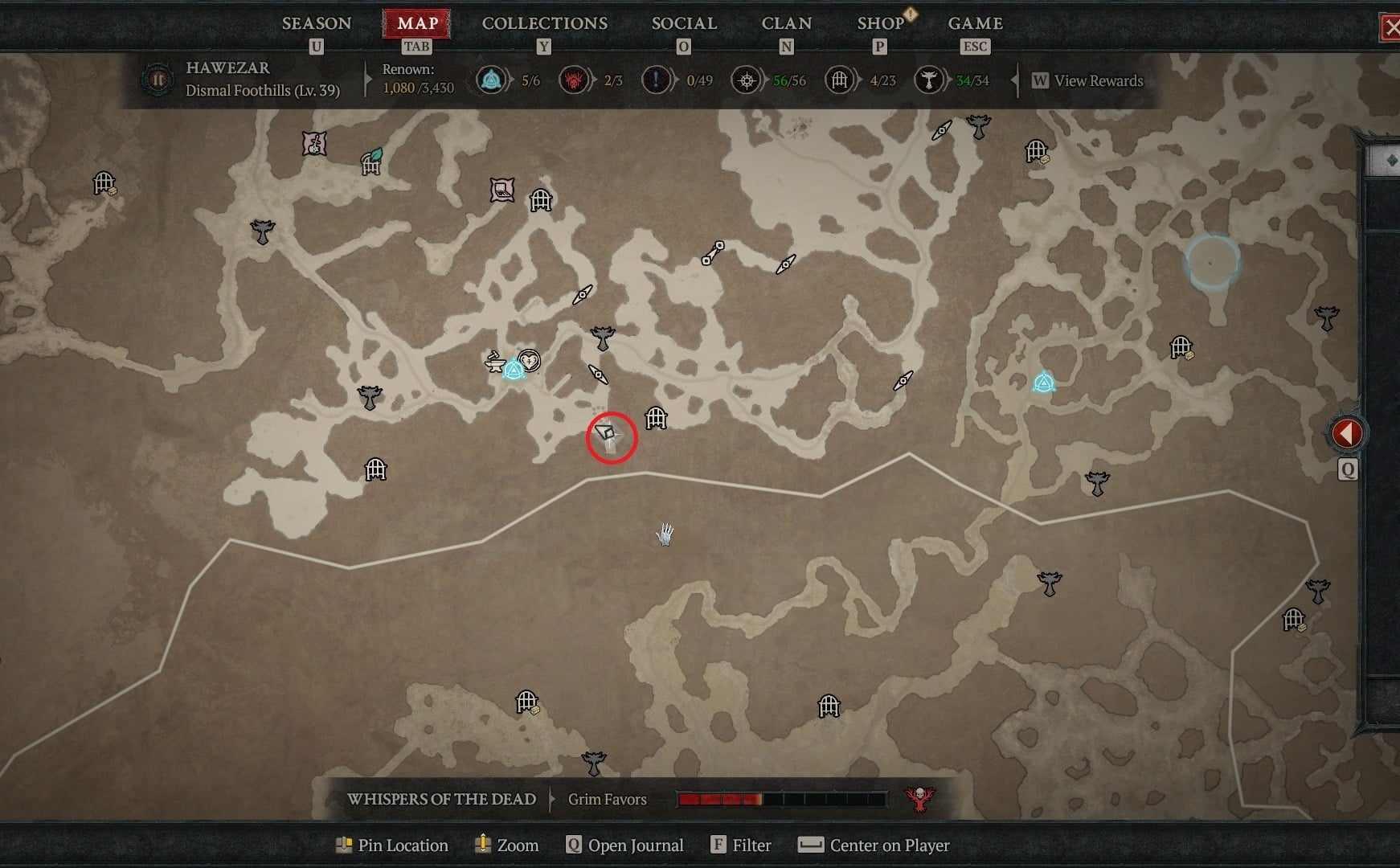Click the Altars of Lilith tracker icon showing 2/3

(x=575, y=80)
